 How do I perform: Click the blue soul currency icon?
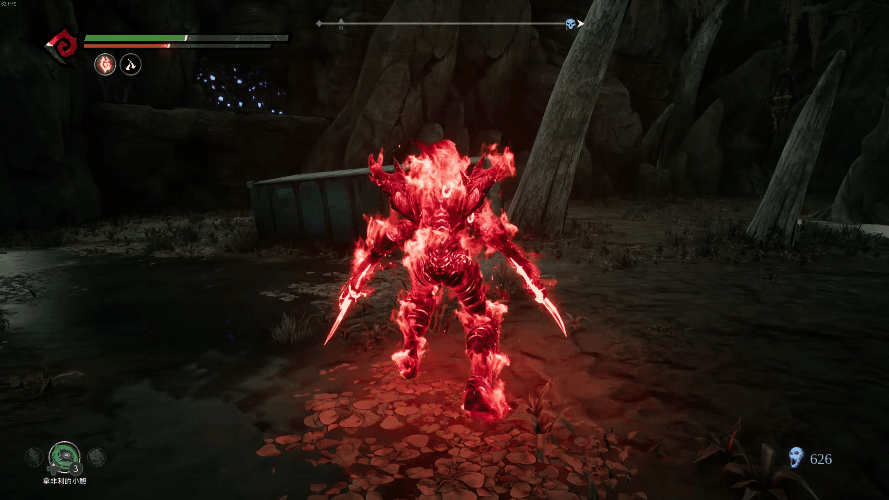796,458
